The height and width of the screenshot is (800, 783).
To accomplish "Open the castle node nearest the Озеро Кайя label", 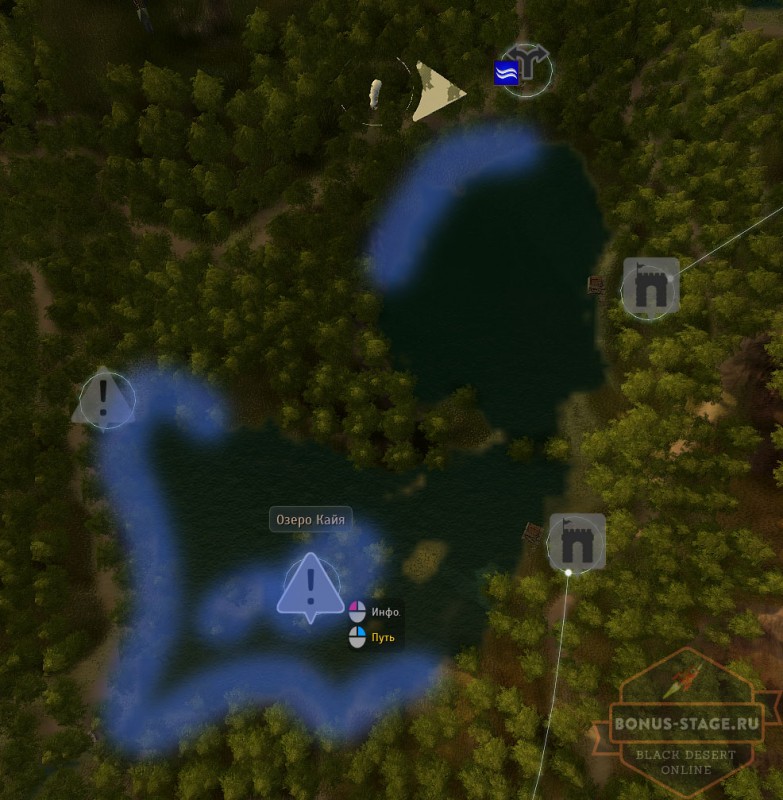I will 576,542.
